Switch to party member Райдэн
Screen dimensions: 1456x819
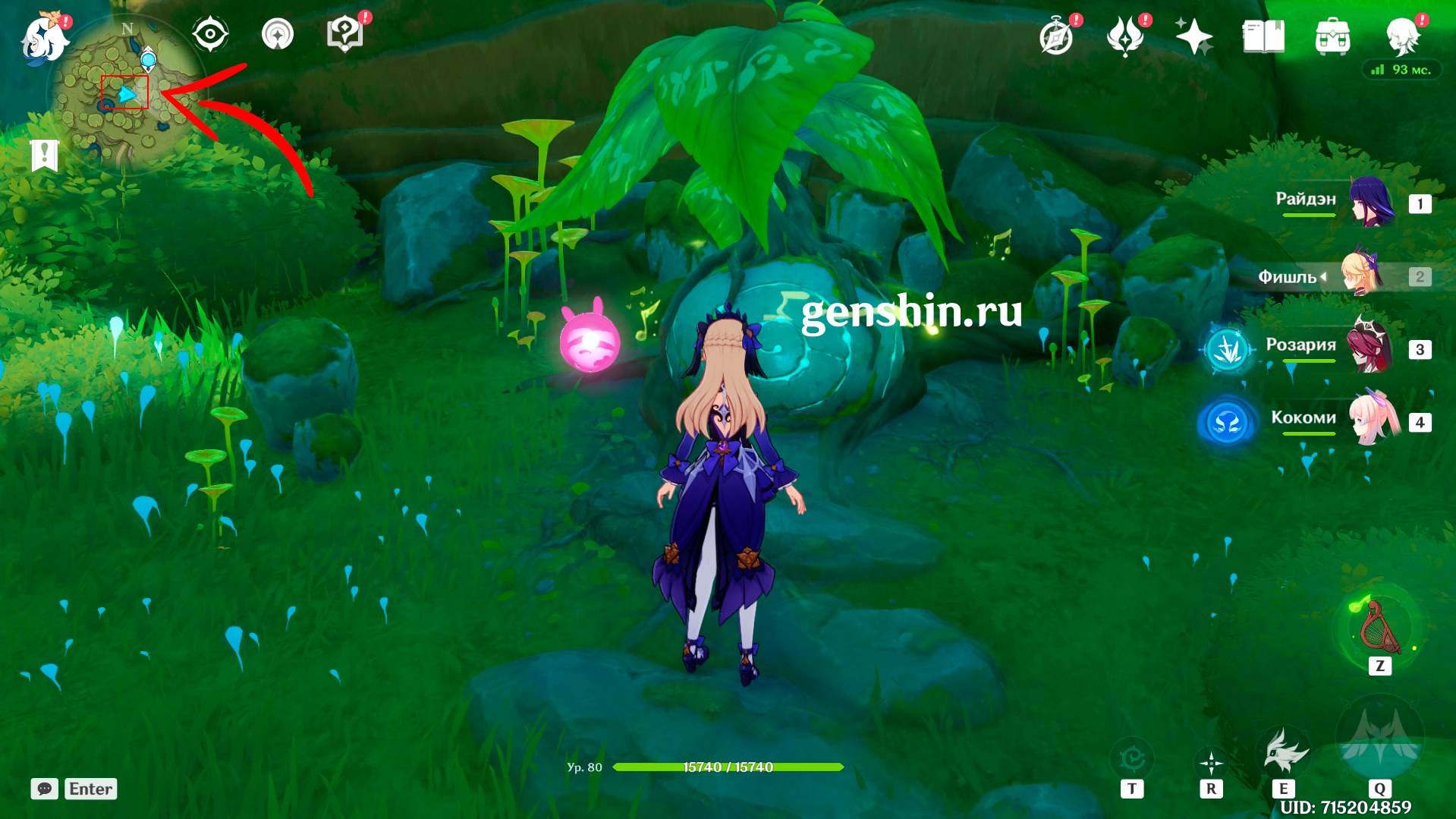pyautogui.click(x=1370, y=202)
